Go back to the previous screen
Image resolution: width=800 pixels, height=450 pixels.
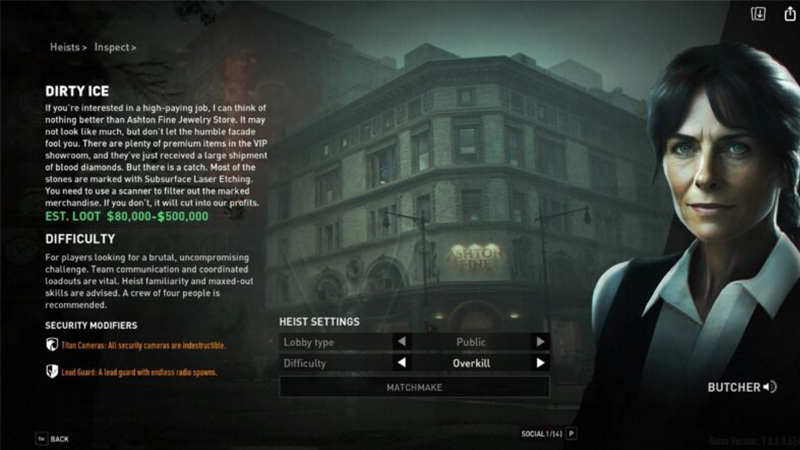53,439
